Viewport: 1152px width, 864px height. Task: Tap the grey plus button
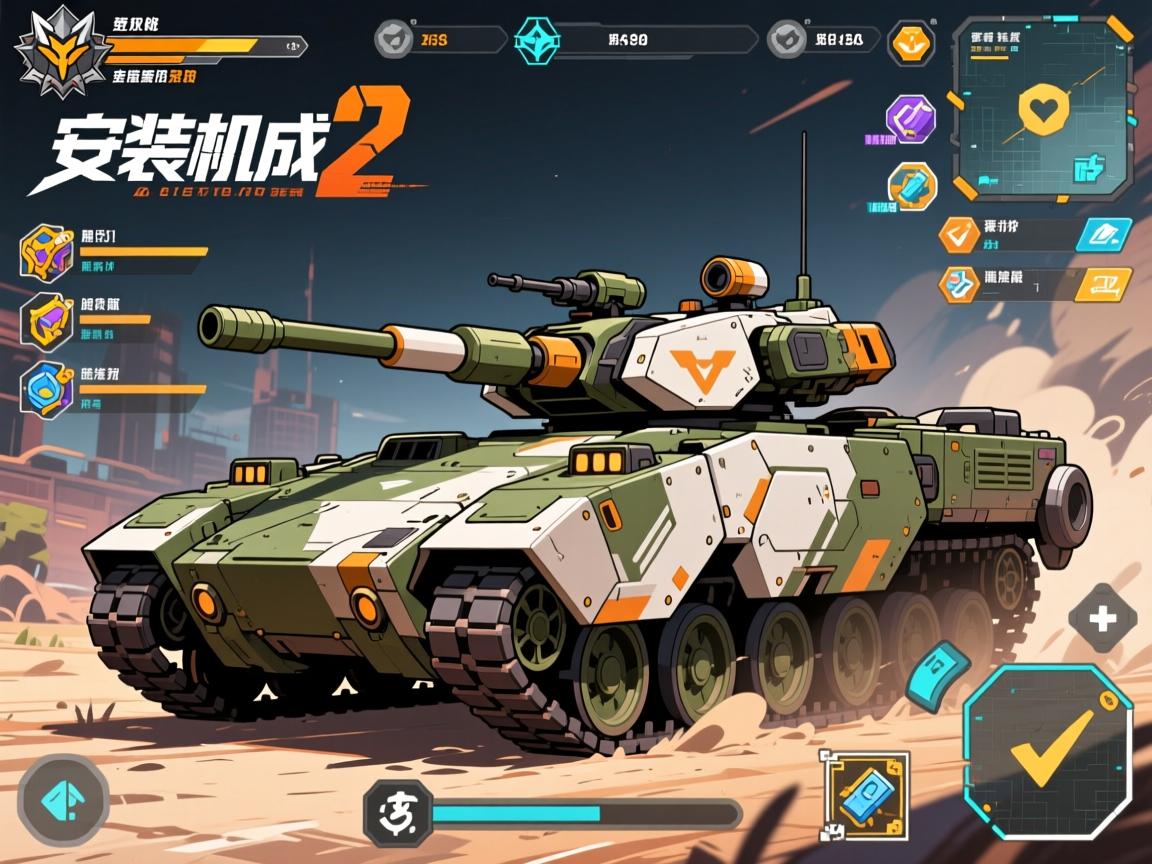click(1102, 619)
